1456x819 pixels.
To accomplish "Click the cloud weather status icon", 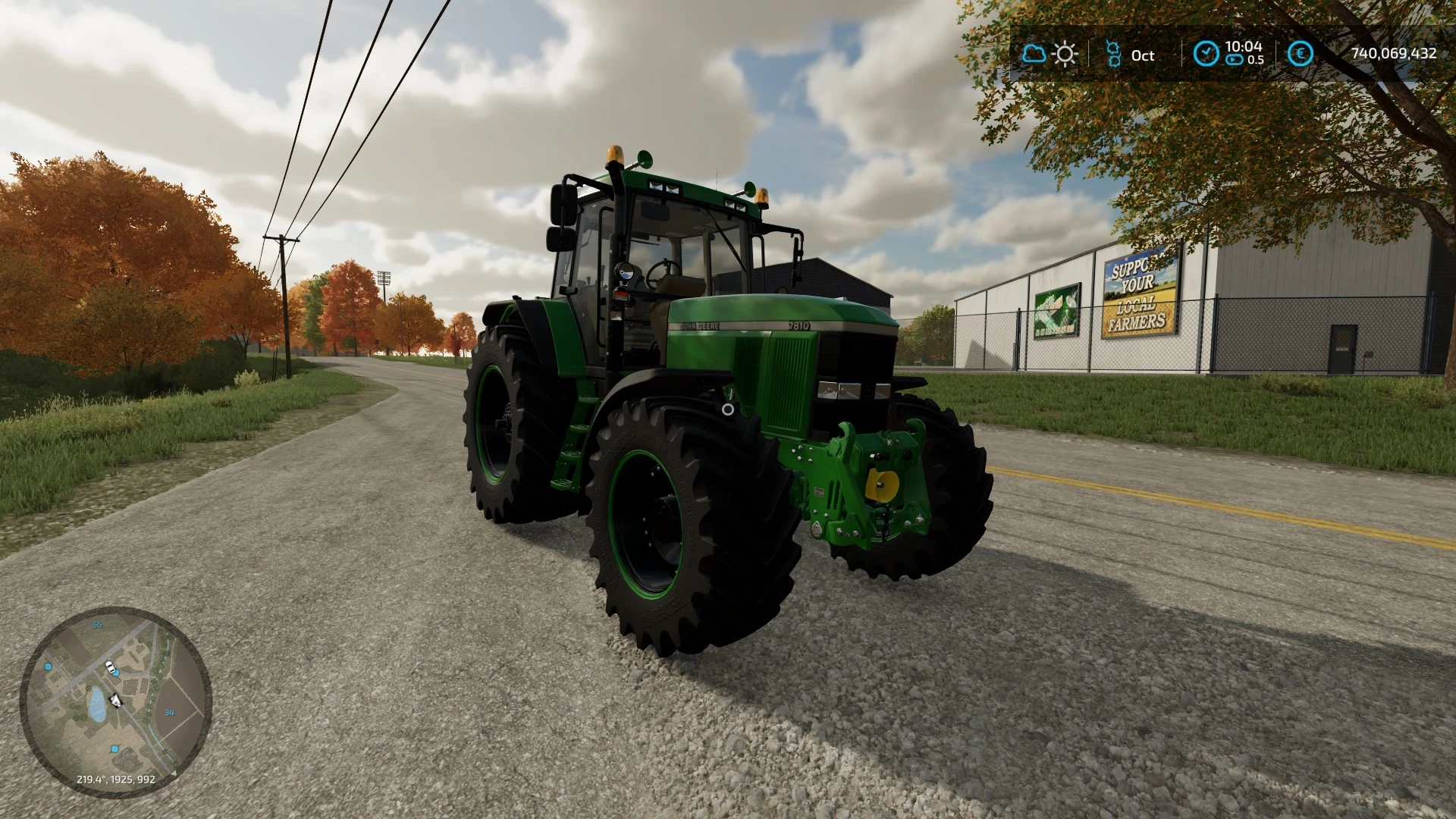I will tap(1034, 54).
